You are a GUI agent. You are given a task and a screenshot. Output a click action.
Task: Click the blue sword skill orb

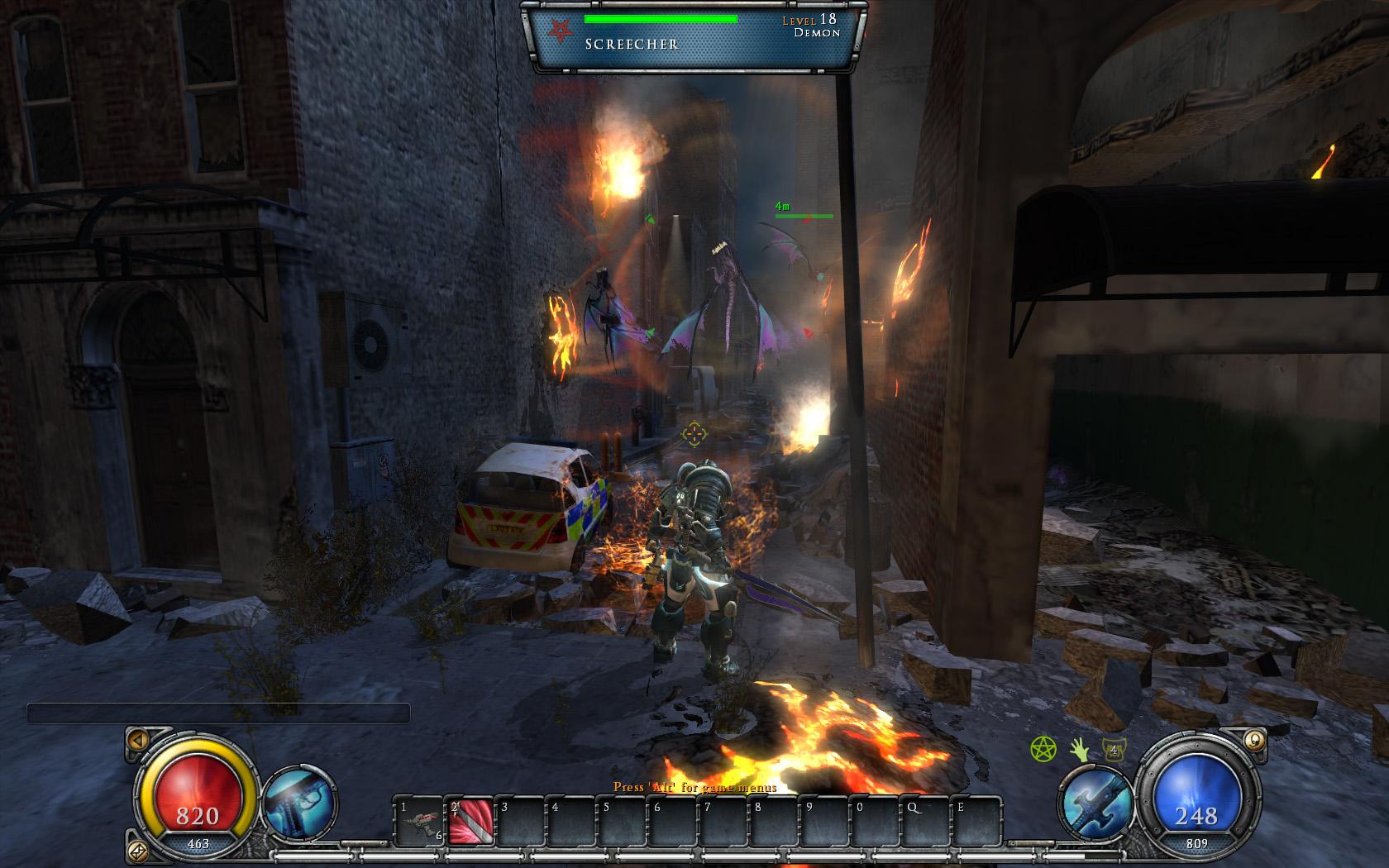(1096, 804)
